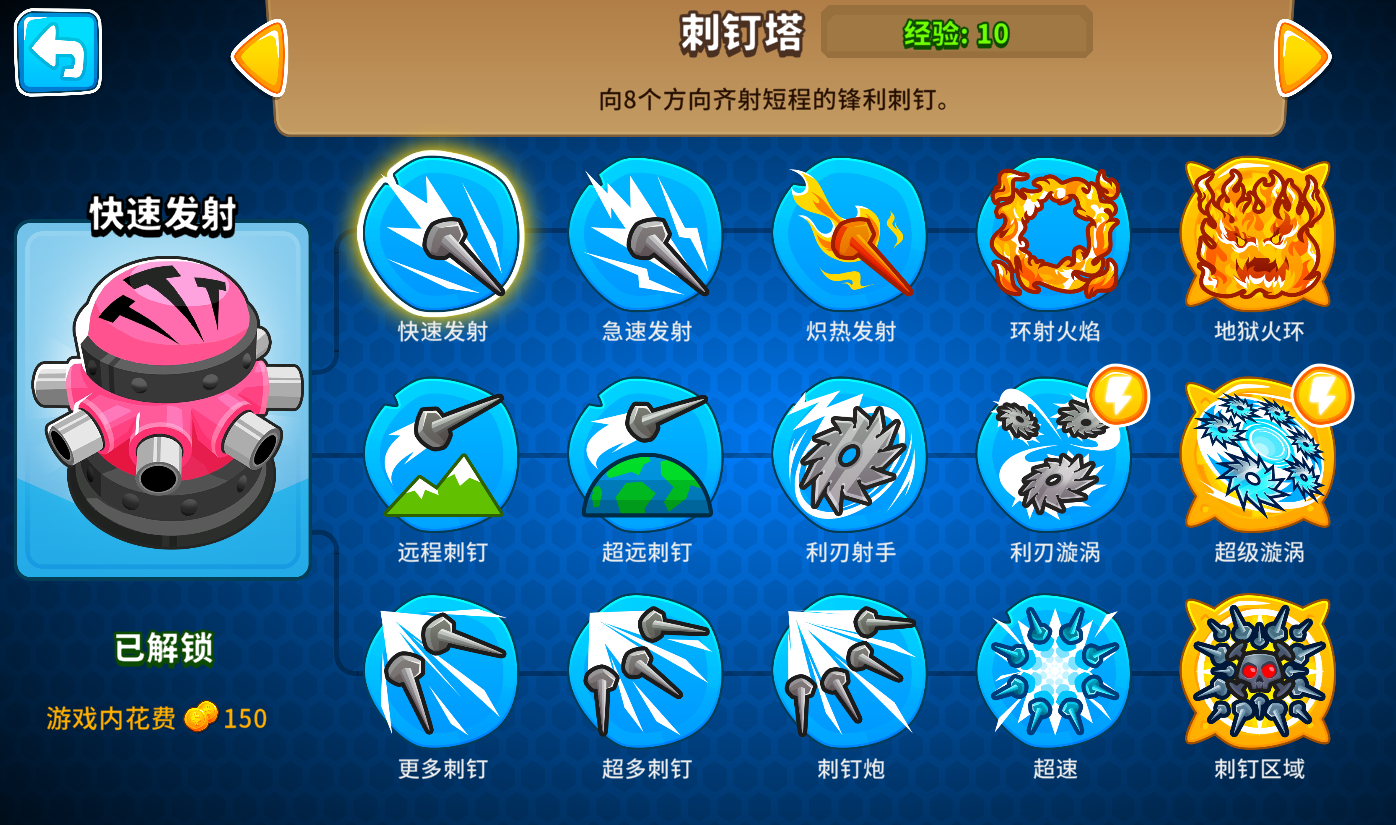Viewport: 1396px width, 825px height.
Task: Select the 利刃漩涡 upgrade icon
Action: click(1055, 455)
